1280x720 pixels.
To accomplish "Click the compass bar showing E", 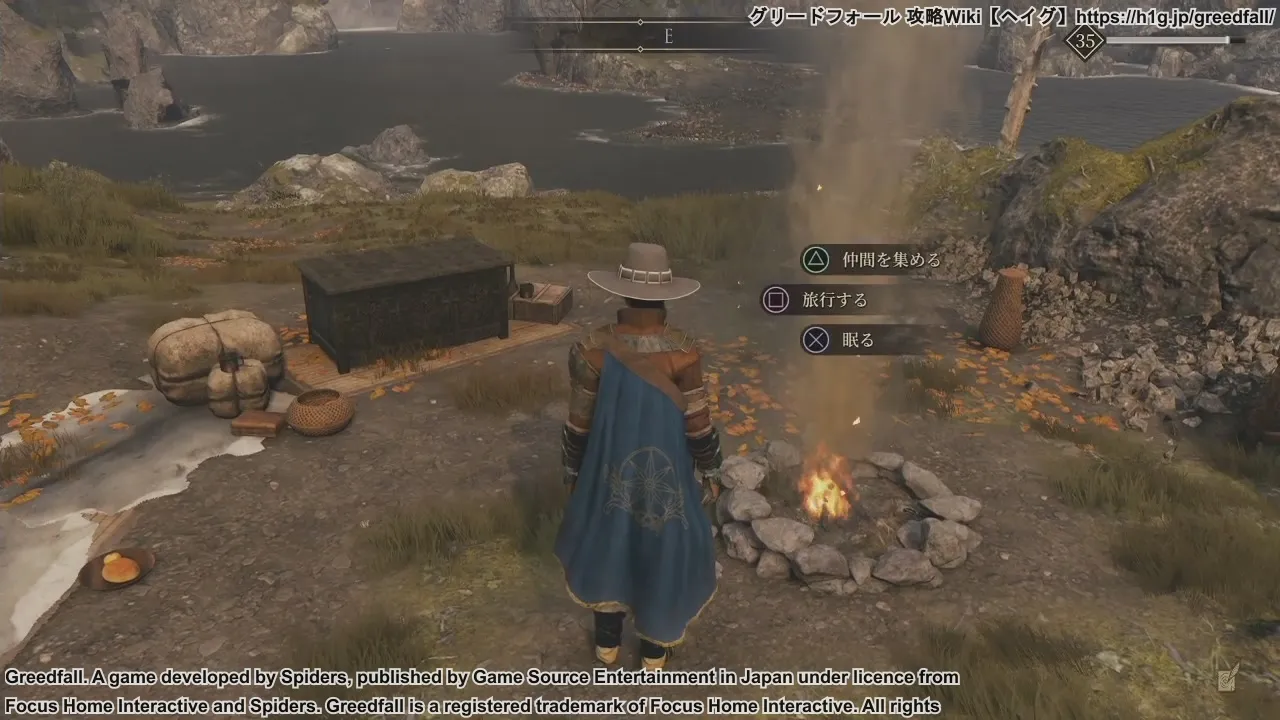I will pos(668,36).
